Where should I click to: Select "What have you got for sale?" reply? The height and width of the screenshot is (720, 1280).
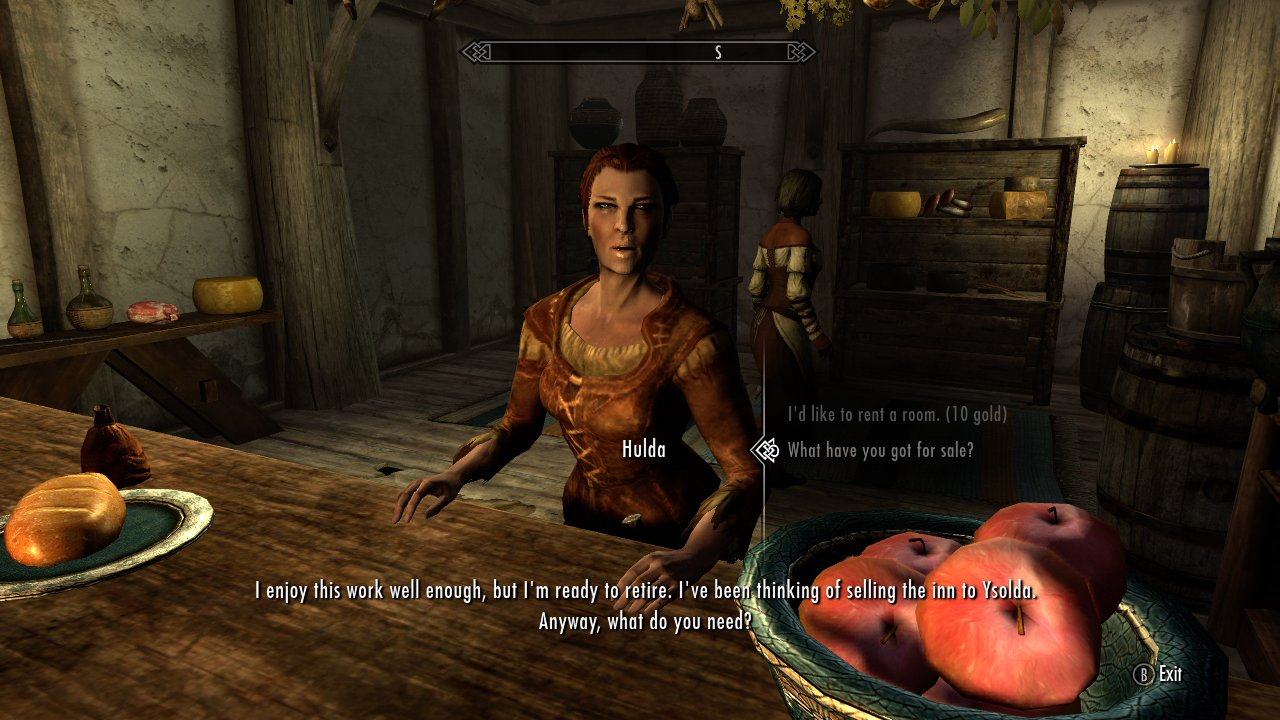880,450
